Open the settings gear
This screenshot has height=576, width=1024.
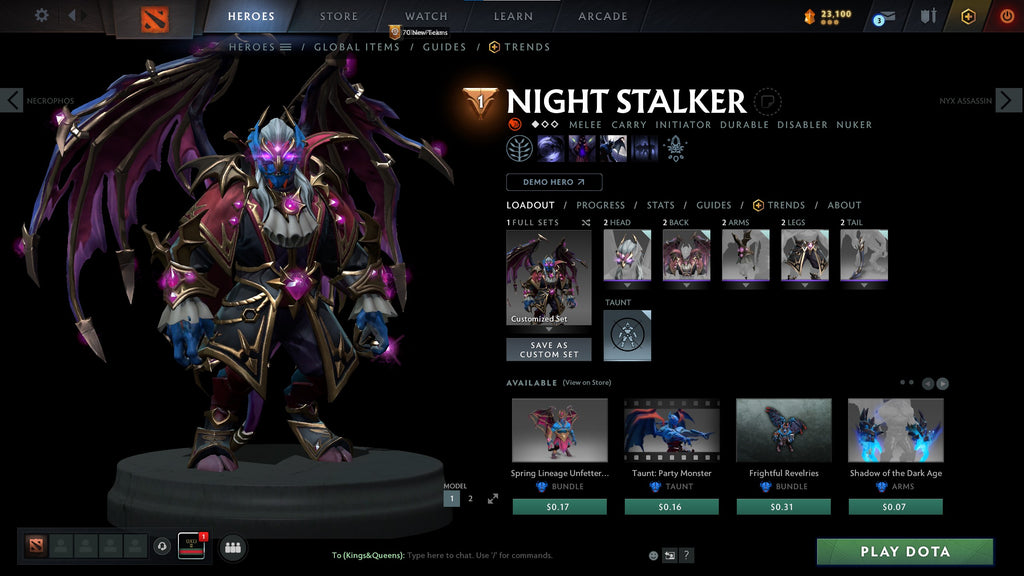(x=42, y=15)
